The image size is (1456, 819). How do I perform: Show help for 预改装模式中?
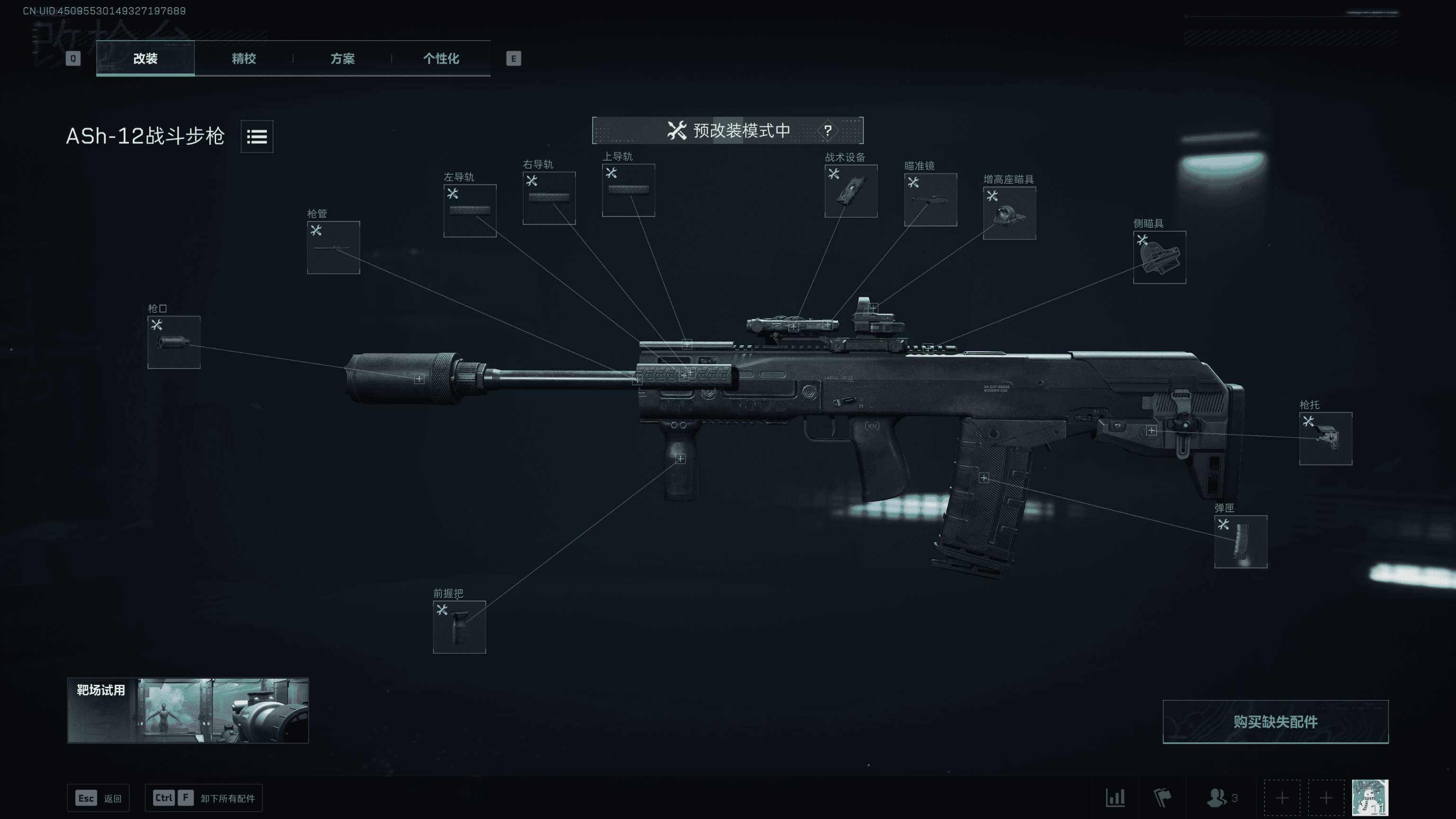(828, 130)
